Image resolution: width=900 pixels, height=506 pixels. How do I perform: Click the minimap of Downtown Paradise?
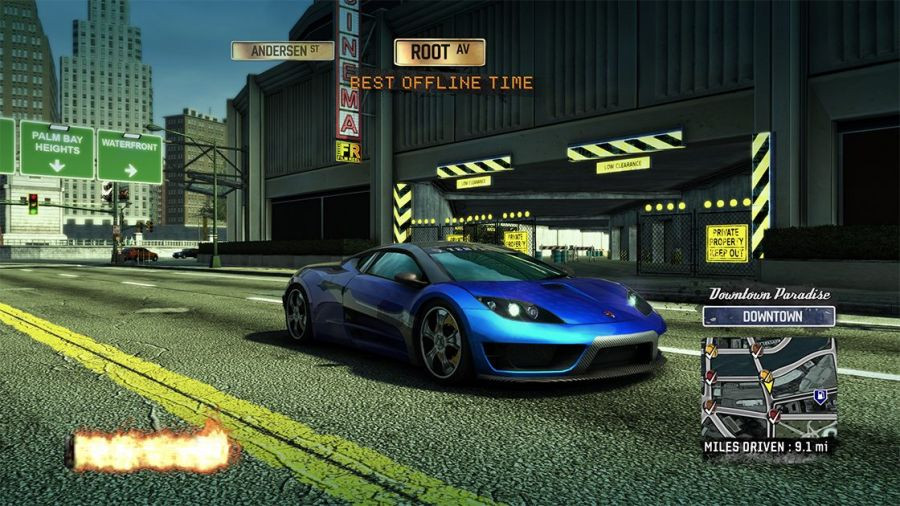[768, 385]
